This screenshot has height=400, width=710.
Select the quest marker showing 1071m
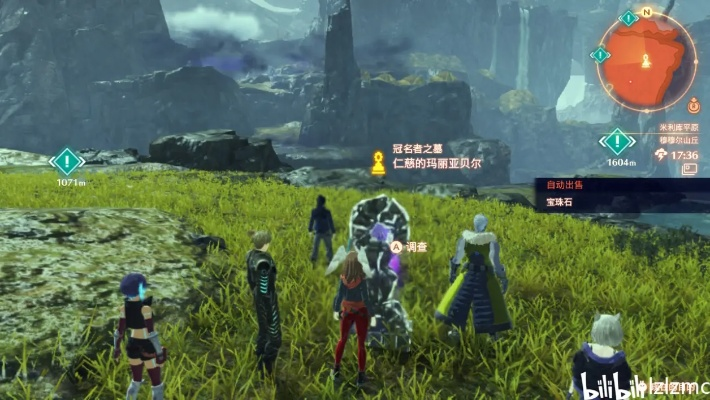[x=67, y=161]
